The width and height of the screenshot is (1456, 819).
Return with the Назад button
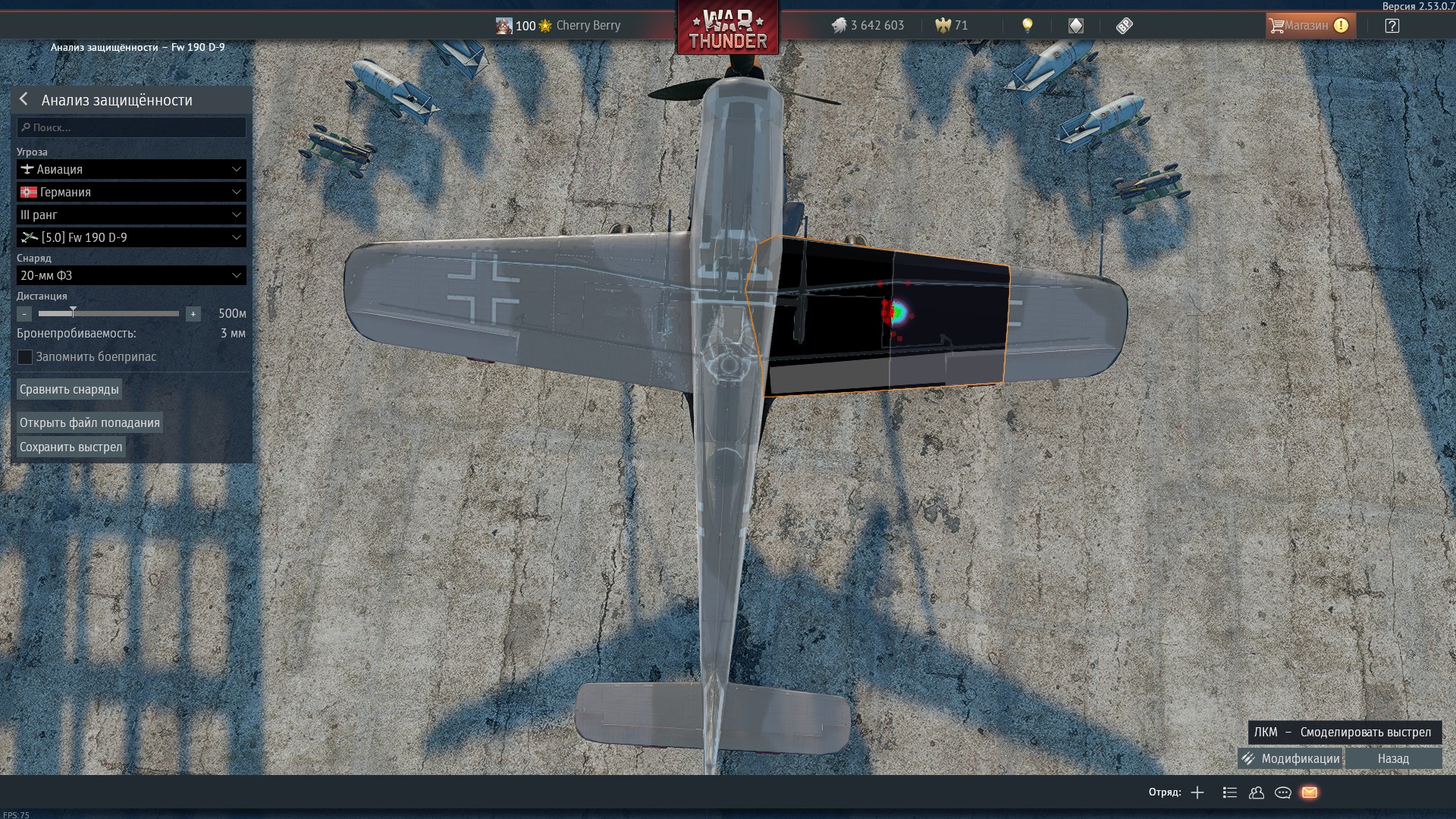1393,758
